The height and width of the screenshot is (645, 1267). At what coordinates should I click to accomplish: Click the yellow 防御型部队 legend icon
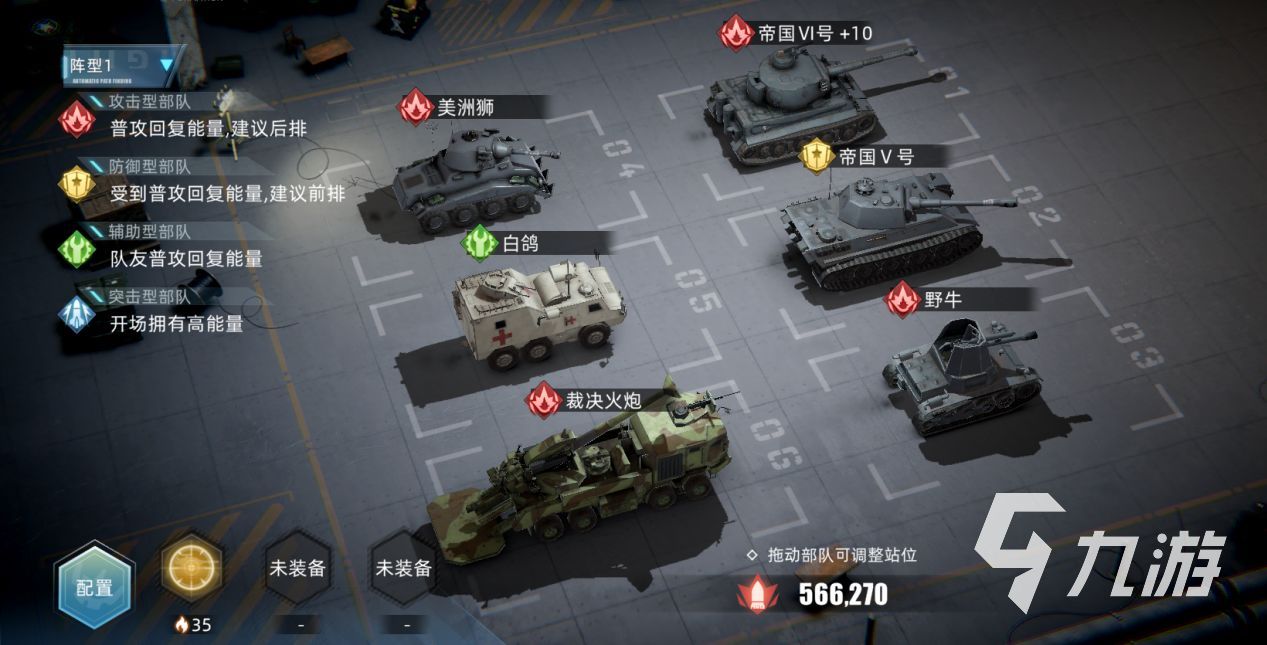[77, 184]
